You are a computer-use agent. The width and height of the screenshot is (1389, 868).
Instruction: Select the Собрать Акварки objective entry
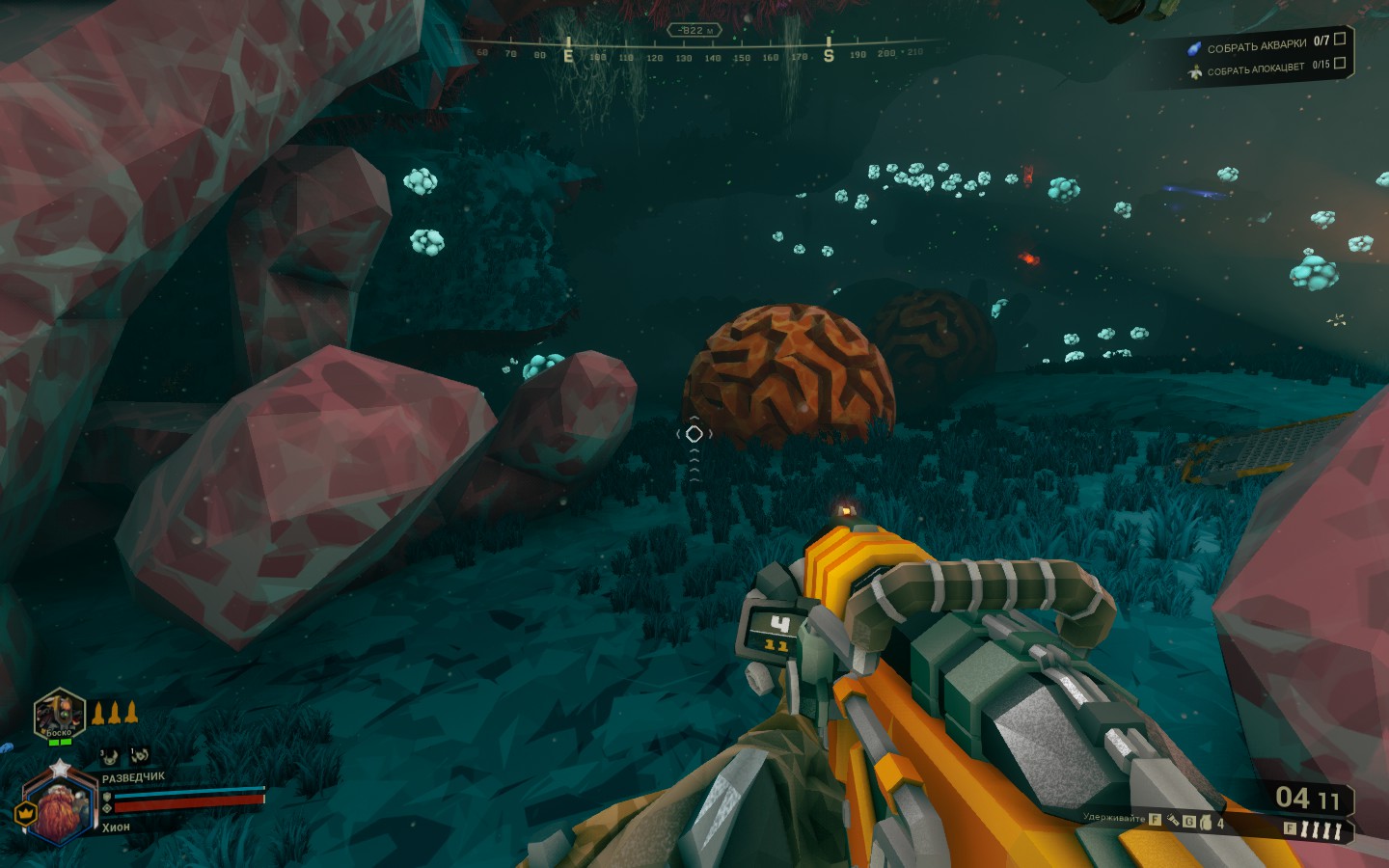(1256, 45)
